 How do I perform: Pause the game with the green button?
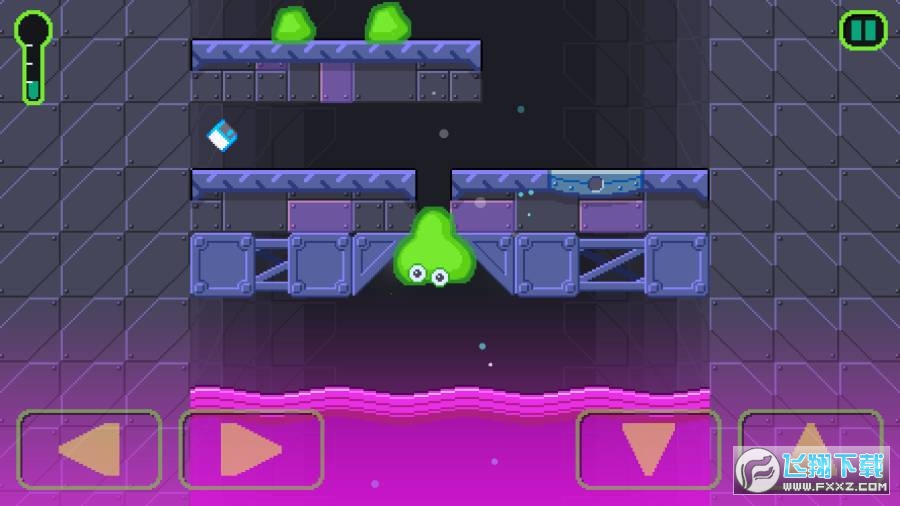863,30
